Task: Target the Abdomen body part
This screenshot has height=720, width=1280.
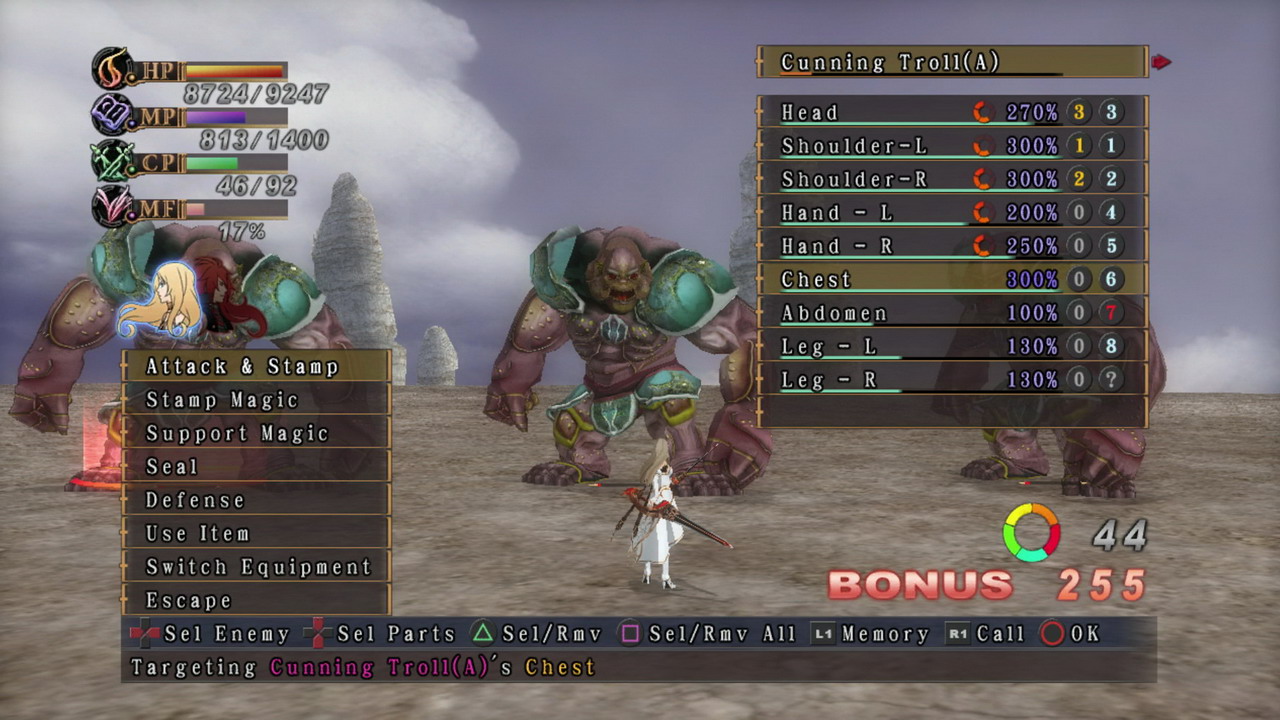Action: (x=951, y=313)
